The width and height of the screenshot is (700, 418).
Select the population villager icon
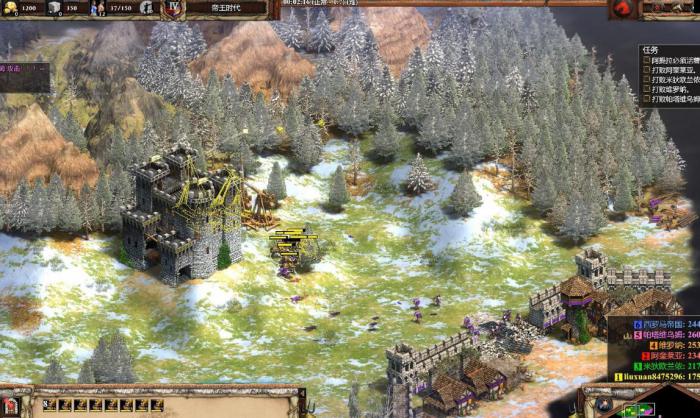(99, 8)
